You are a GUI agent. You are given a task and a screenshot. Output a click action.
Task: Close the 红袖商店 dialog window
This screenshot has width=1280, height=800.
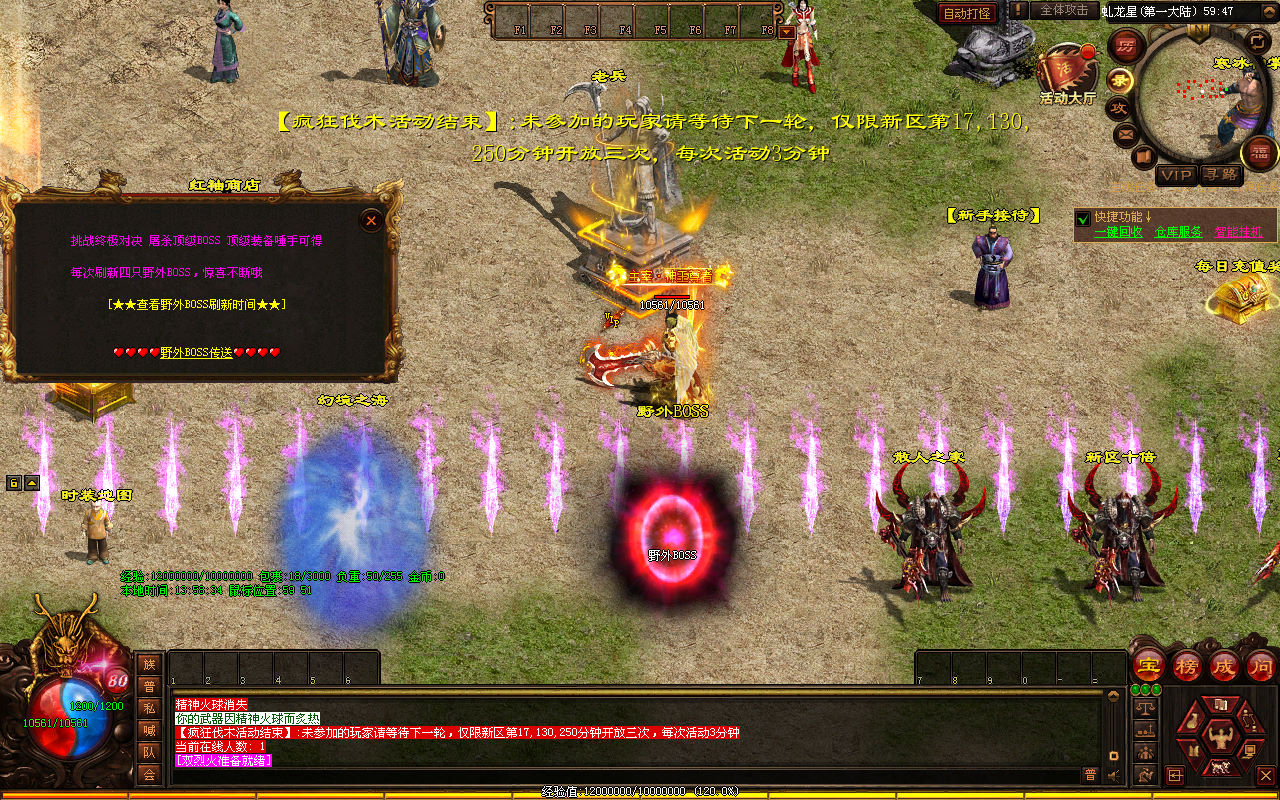[x=371, y=220]
